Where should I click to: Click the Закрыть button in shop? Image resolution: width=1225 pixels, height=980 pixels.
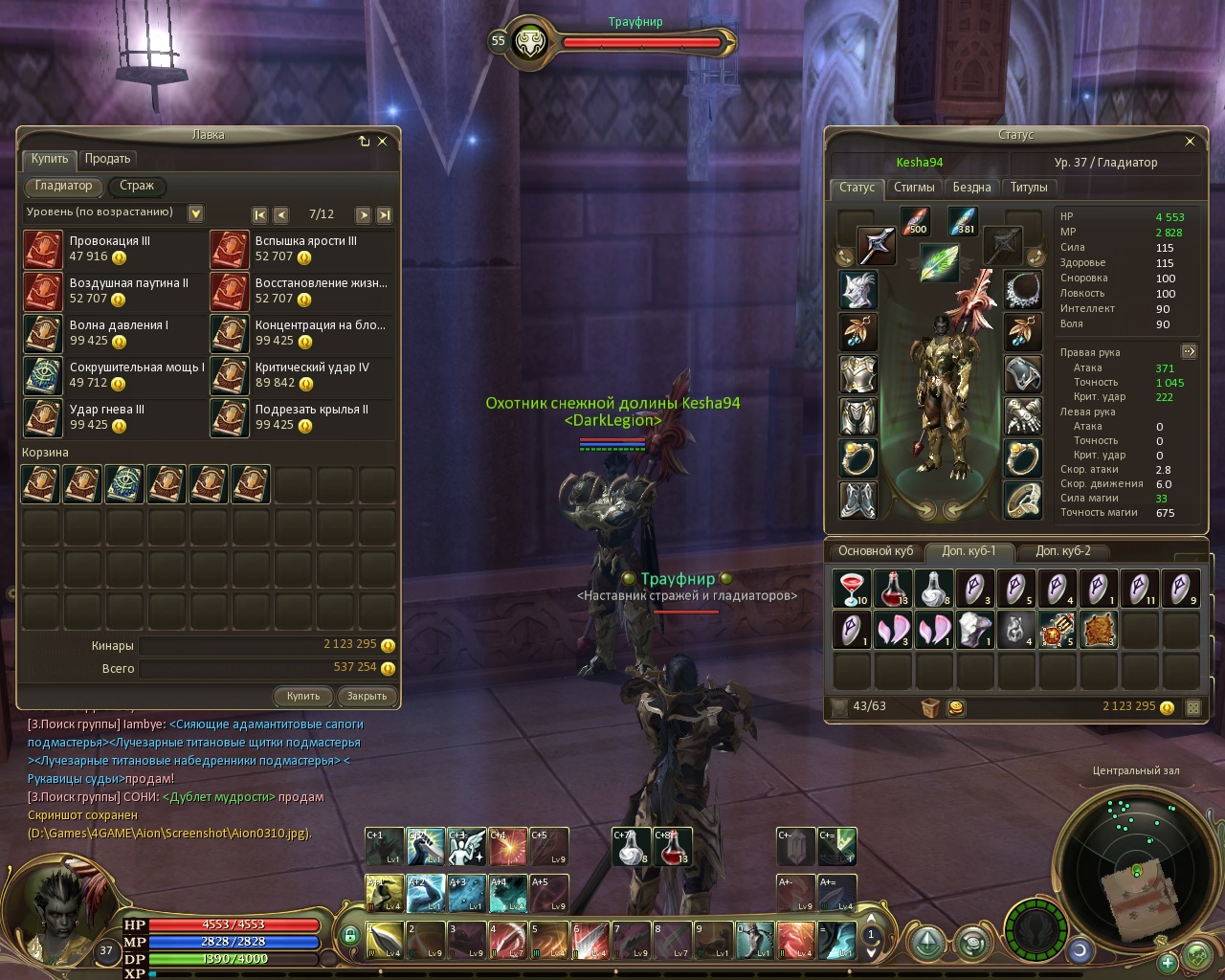click(367, 696)
